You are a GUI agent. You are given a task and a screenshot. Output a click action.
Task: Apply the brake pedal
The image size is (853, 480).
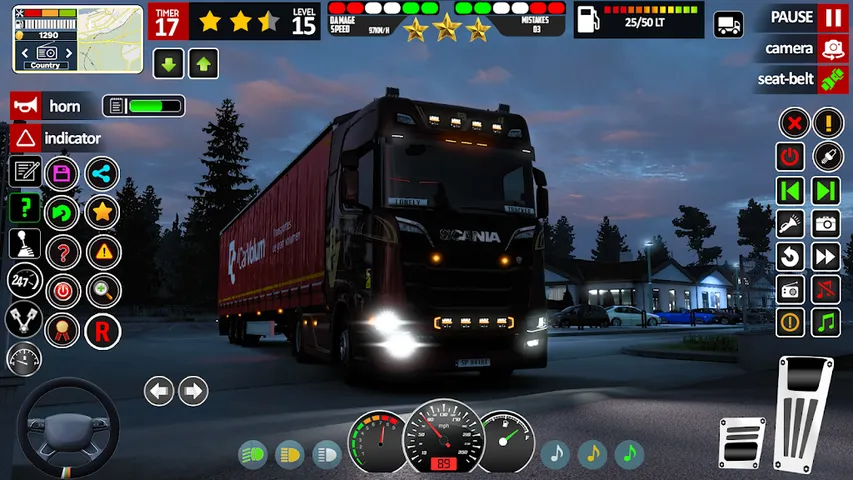coord(741,441)
